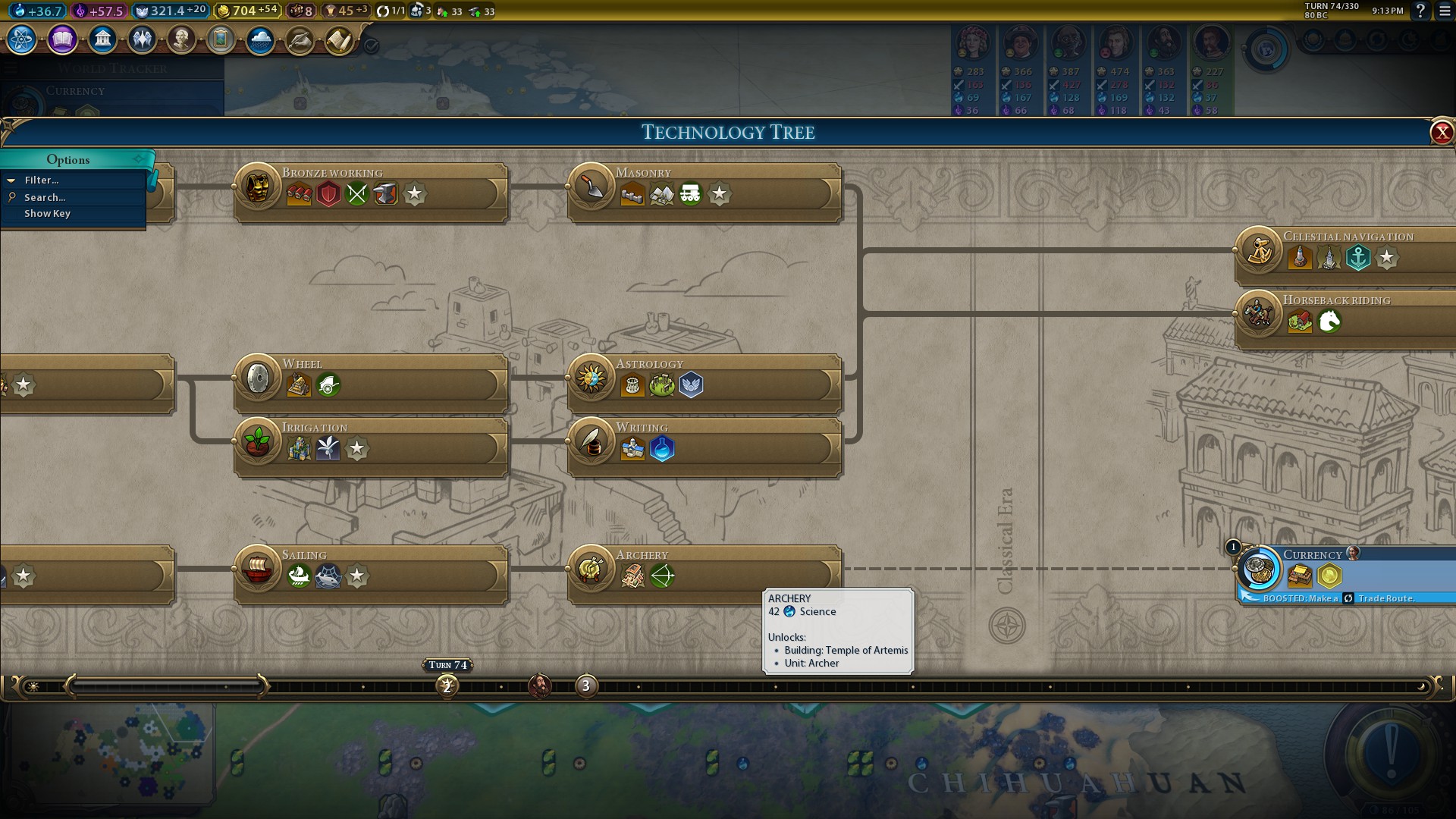Open the research atom icon in top bar
Viewport: 1456px width, 819px height.
click(x=21, y=39)
